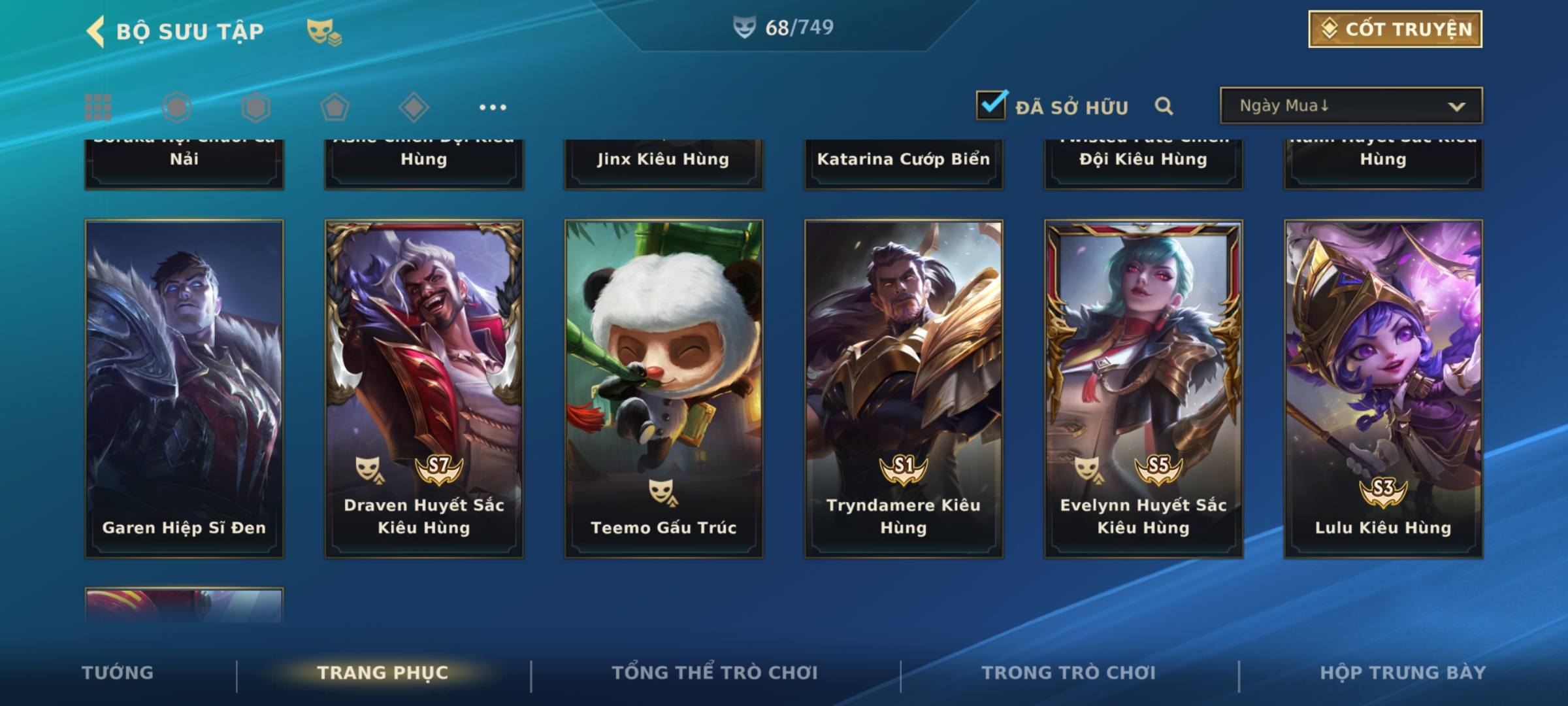This screenshot has width=1568, height=706.
Task: Open the skin search magnifier
Action: click(1164, 106)
